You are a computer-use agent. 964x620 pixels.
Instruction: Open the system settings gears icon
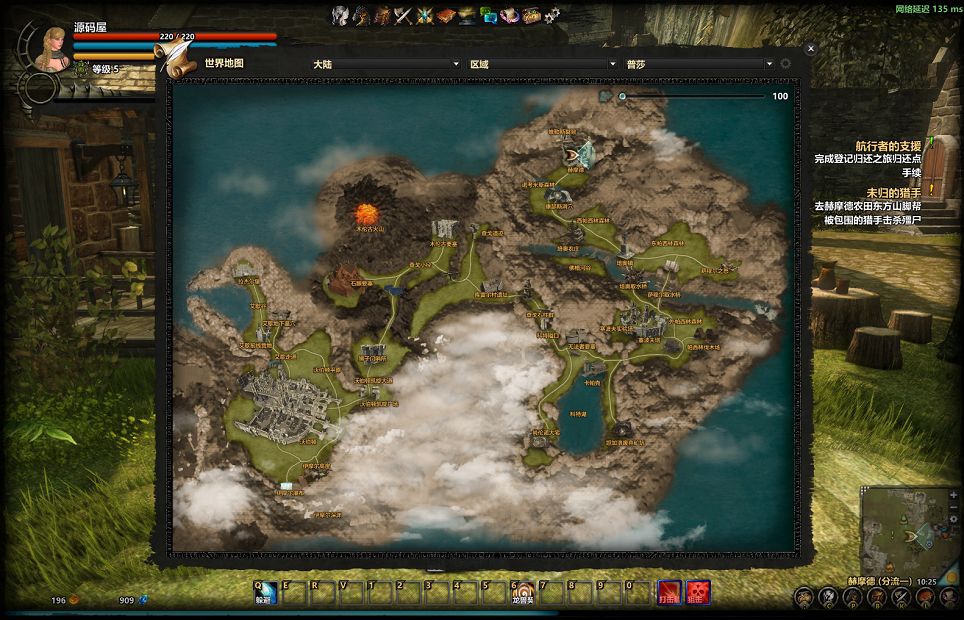coord(553,15)
